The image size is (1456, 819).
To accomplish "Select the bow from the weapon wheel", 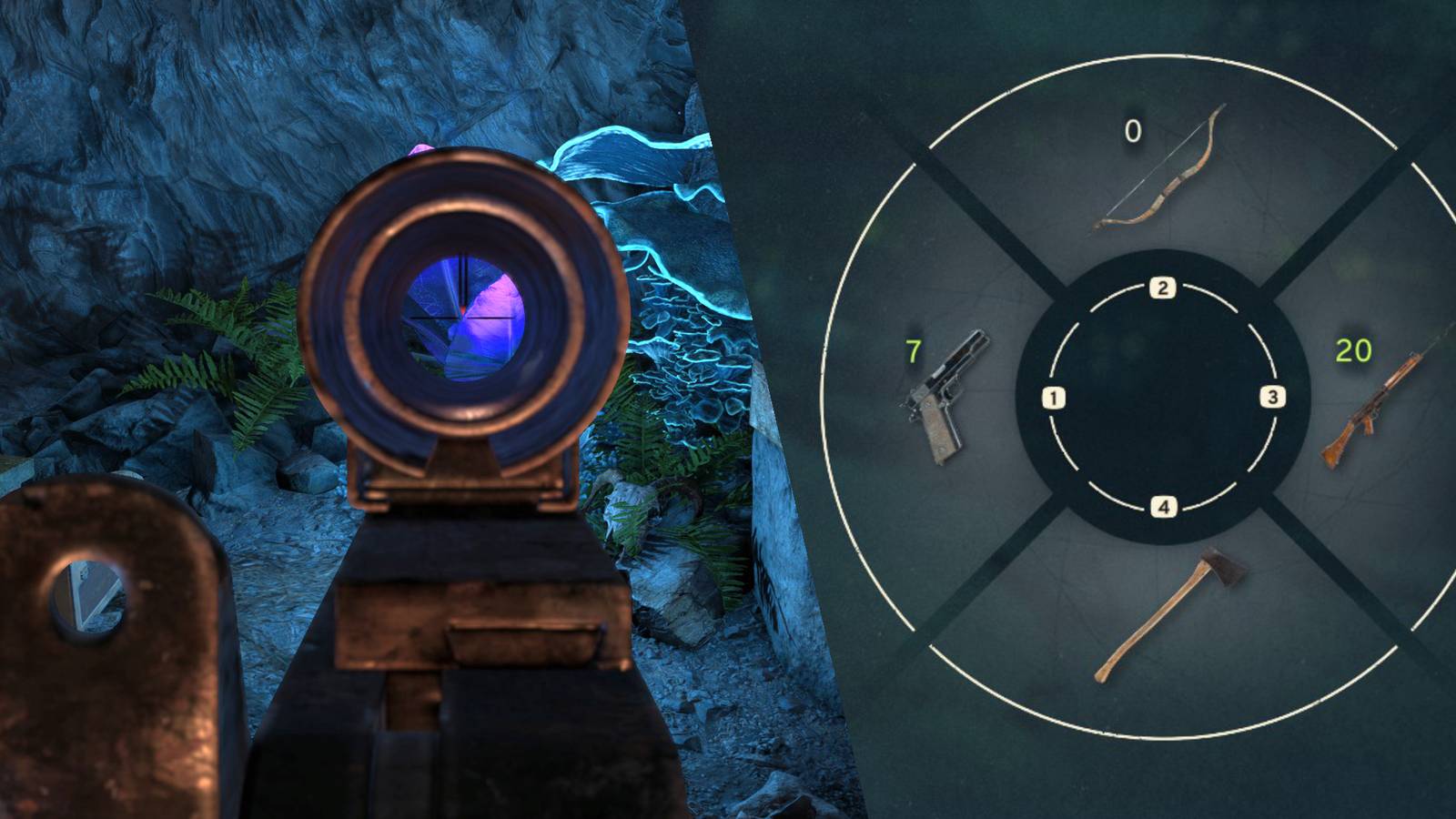I will tap(1160, 173).
